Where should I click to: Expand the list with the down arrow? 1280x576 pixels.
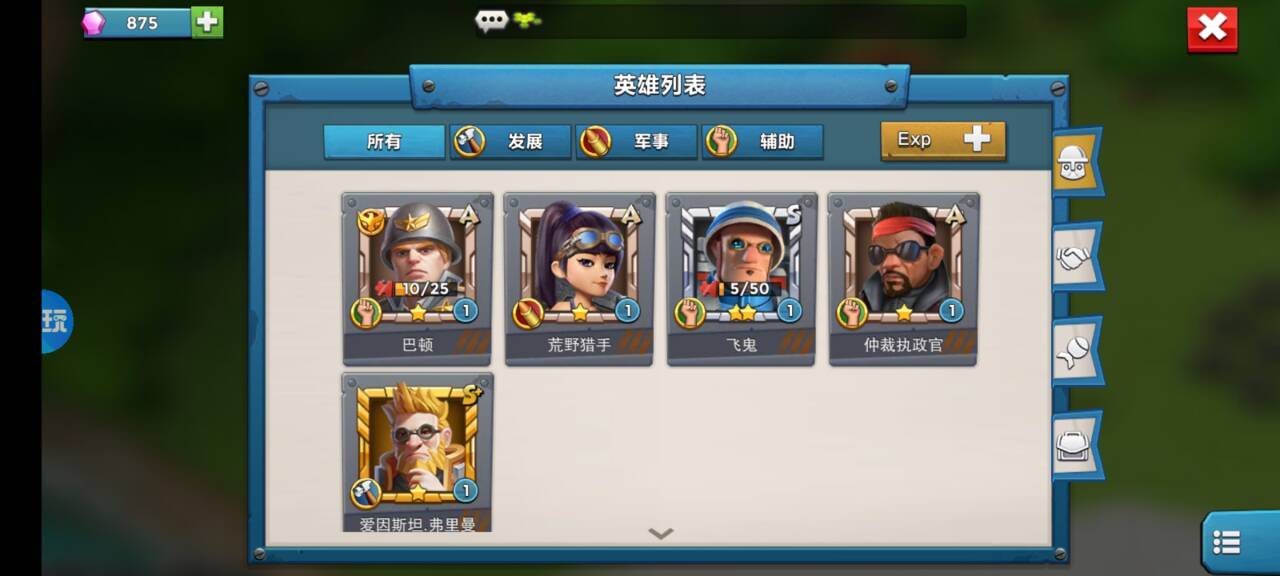click(x=660, y=534)
